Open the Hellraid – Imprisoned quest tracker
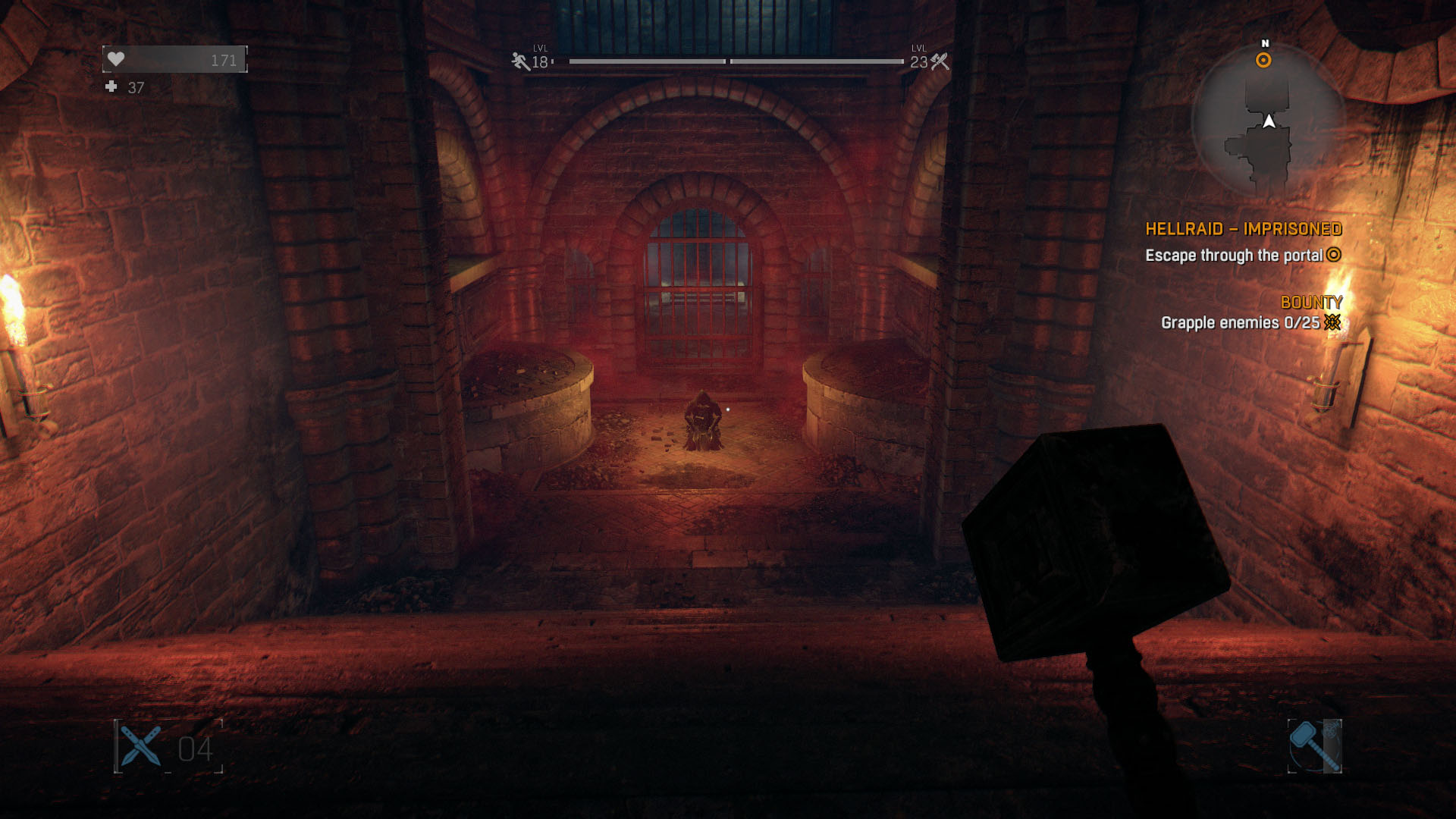This screenshot has height=819, width=1456. [1243, 229]
